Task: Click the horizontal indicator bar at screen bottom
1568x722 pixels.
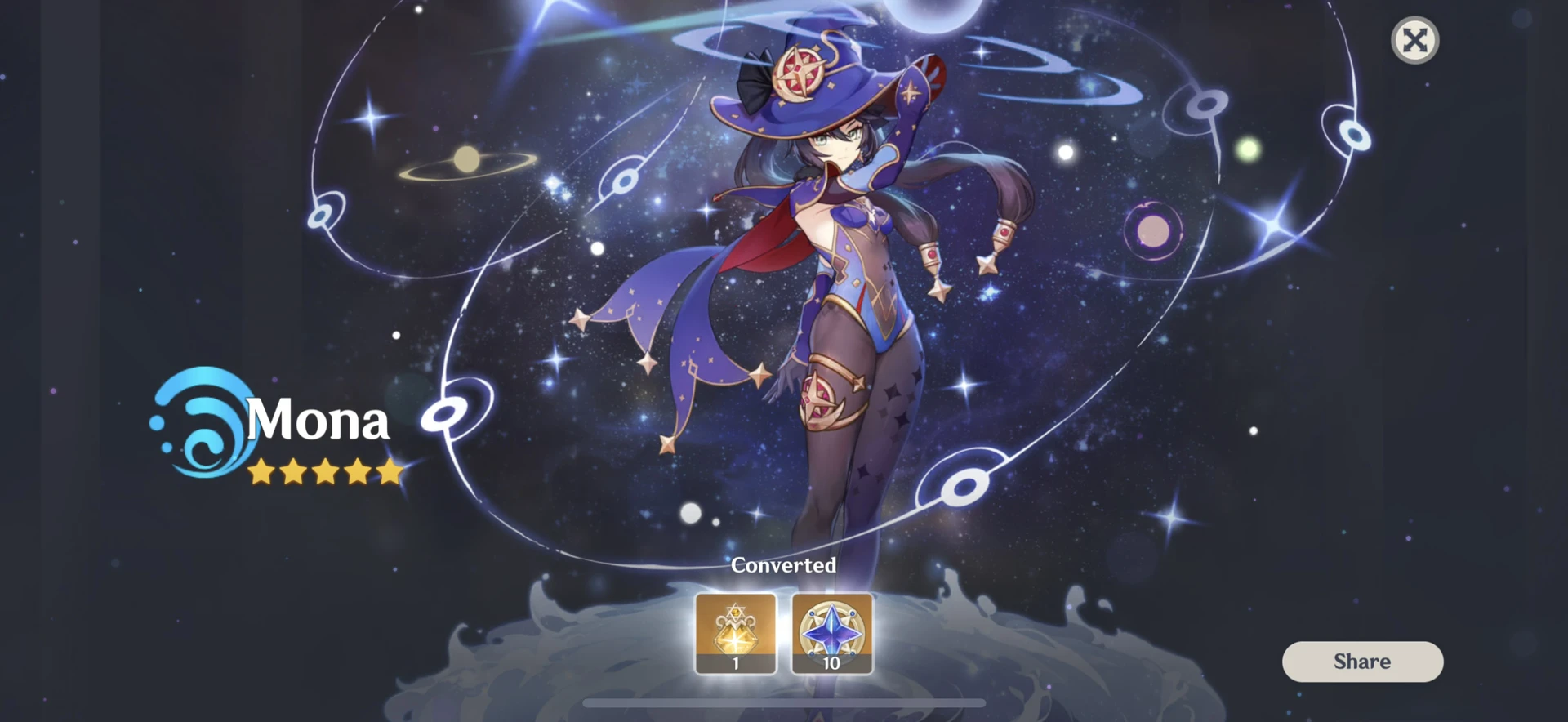Action: click(782, 704)
